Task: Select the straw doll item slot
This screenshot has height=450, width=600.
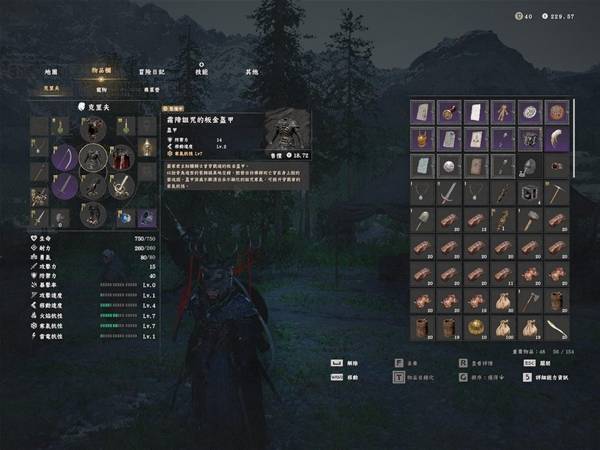Action: (503, 111)
